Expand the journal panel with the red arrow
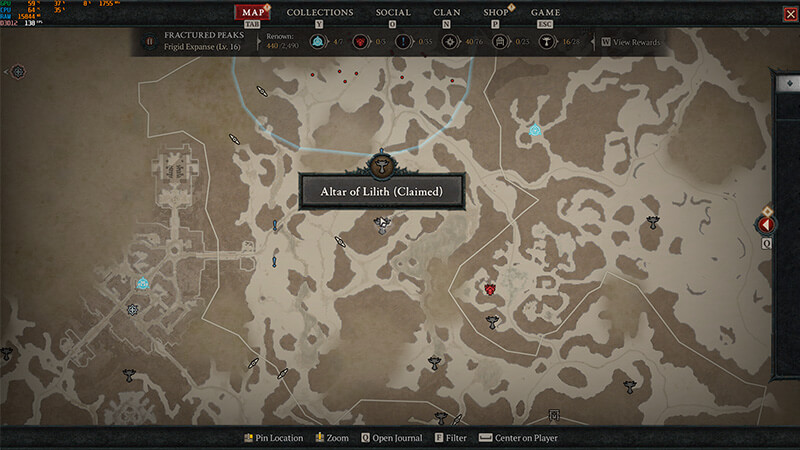This screenshot has width=800, height=450. click(x=767, y=226)
